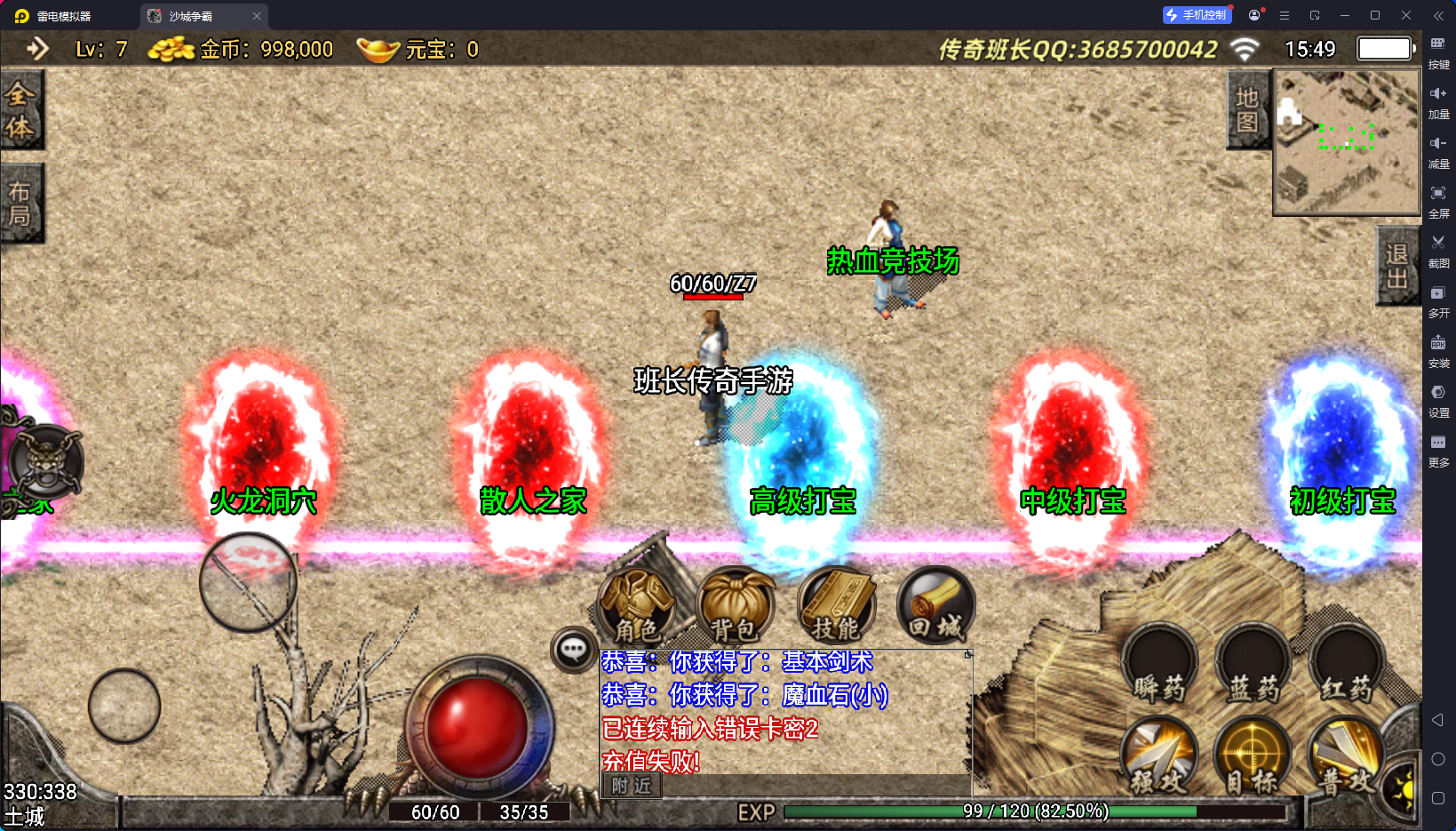
Task: Open the chat bubble icon
Action: coord(573,650)
